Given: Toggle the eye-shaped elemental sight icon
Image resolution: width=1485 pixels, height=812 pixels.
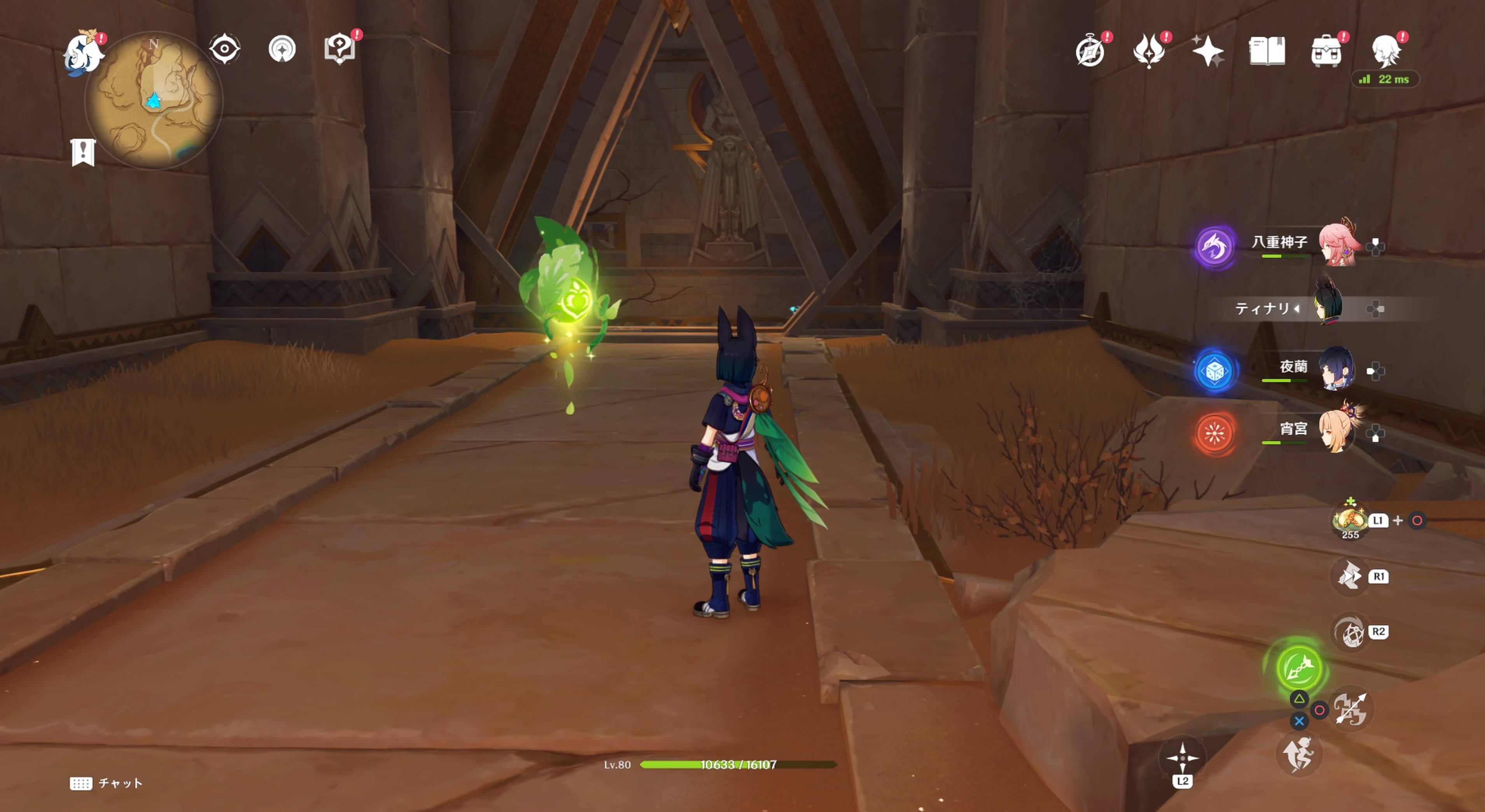Looking at the screenshot, I should (x=224, y=49).
